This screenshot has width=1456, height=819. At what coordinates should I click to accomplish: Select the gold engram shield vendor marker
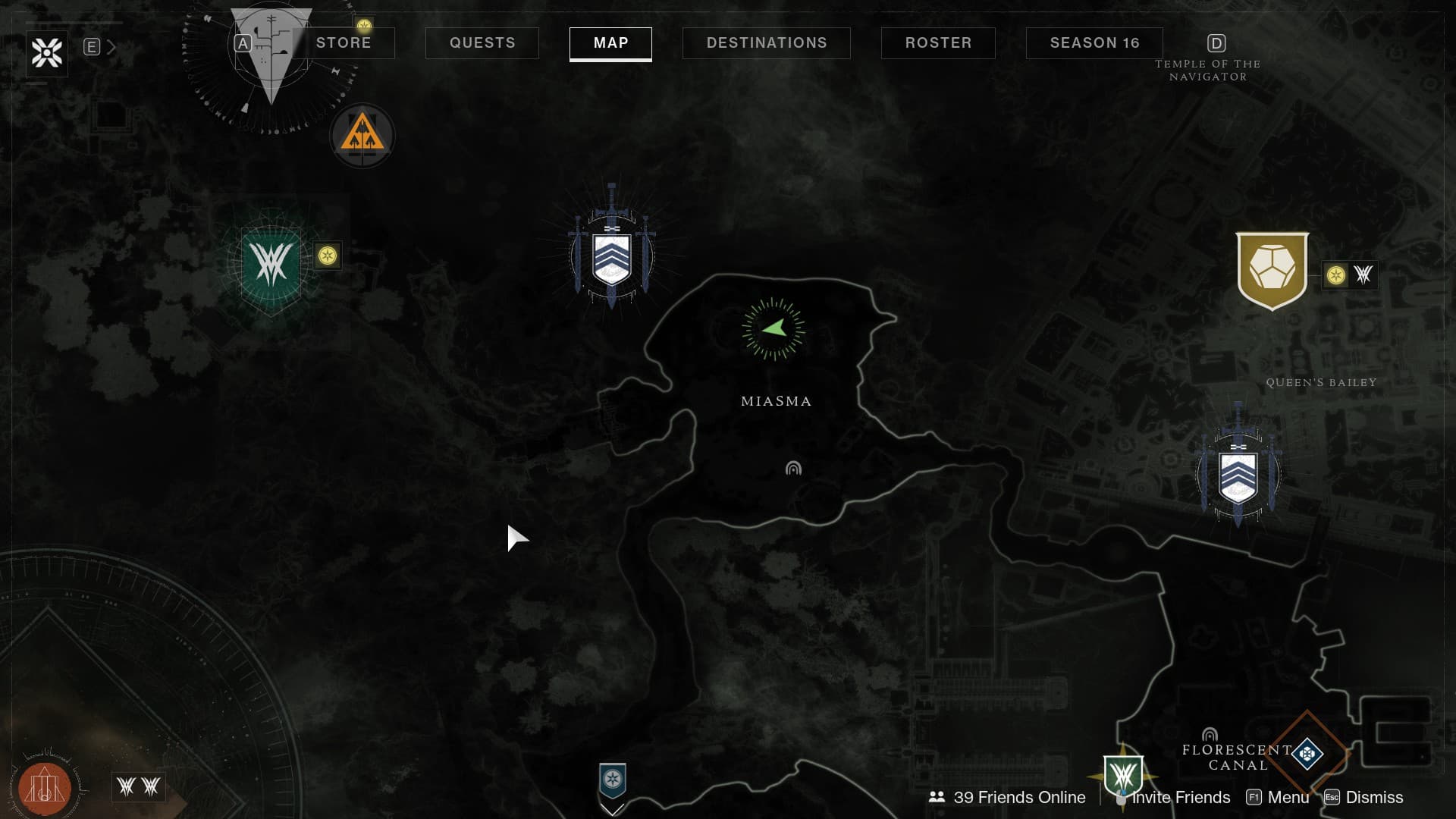[x=1272, y=270]
